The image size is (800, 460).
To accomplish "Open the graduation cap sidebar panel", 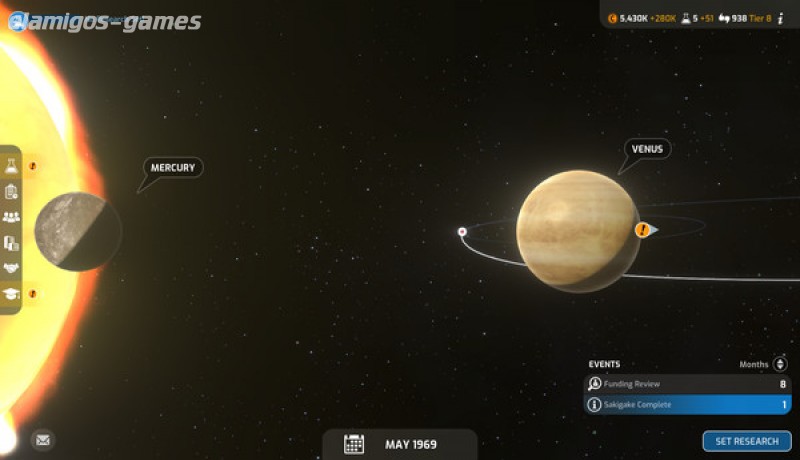I will coord(12,294).
